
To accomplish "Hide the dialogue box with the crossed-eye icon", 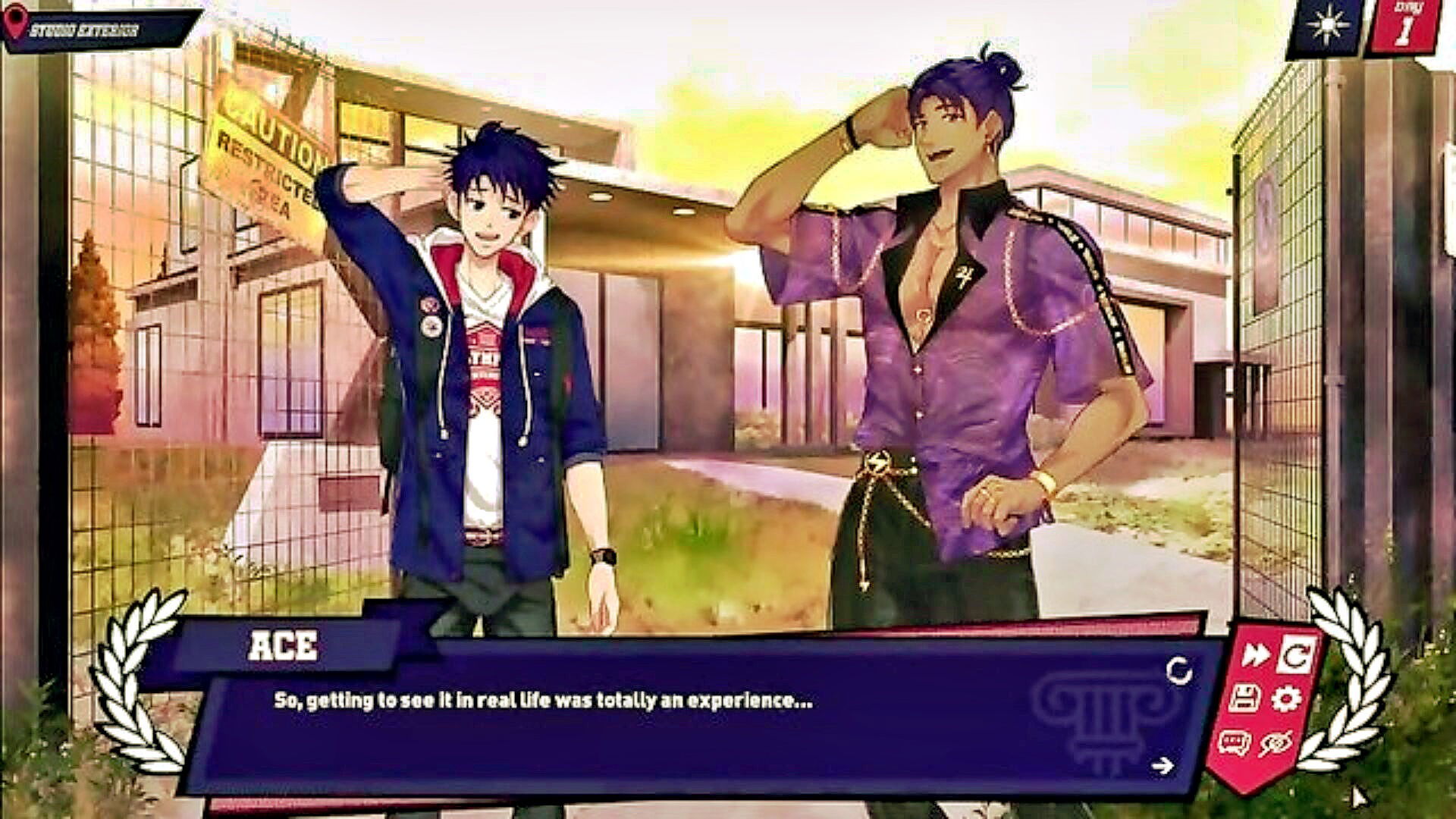I will [1276, 744].
